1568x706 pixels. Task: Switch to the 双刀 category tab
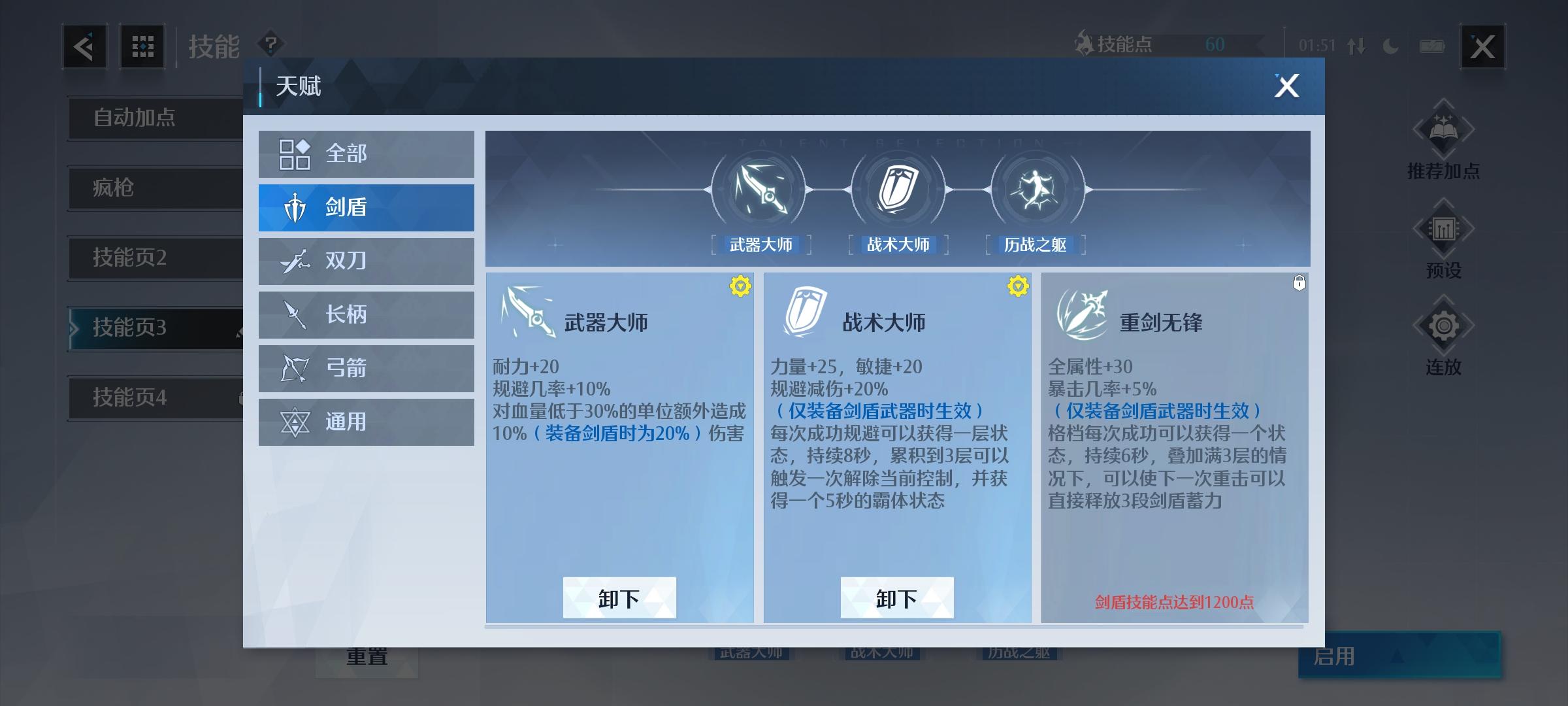coord(366,260)
